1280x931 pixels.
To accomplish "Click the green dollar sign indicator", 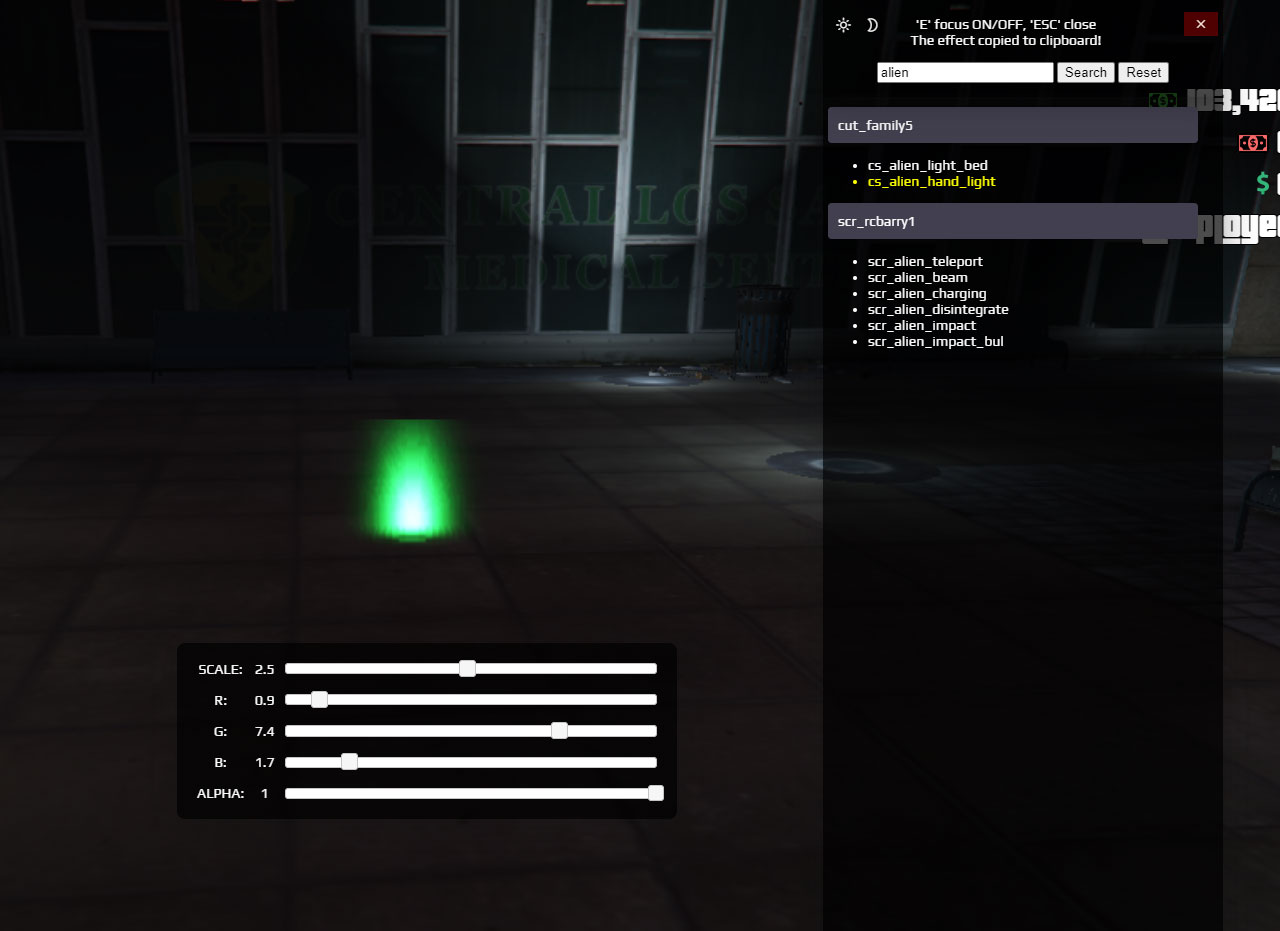I will (x=1261, y=184).
